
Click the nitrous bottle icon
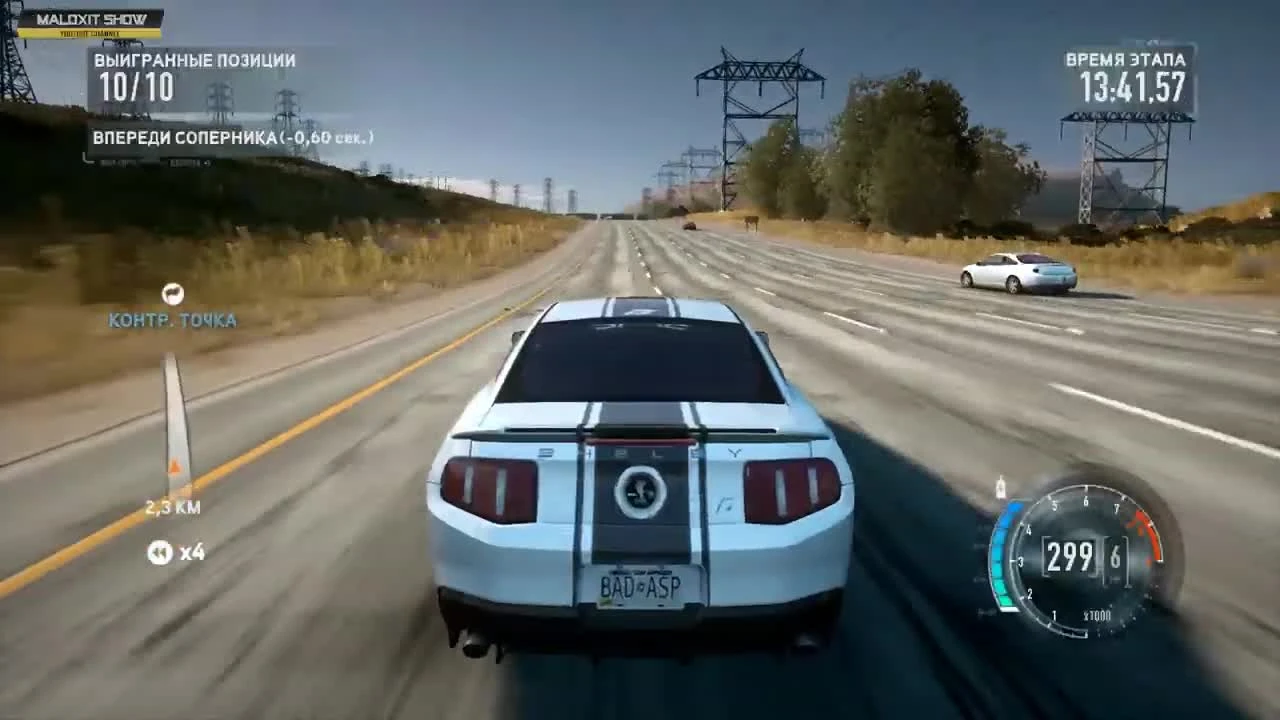999,487
